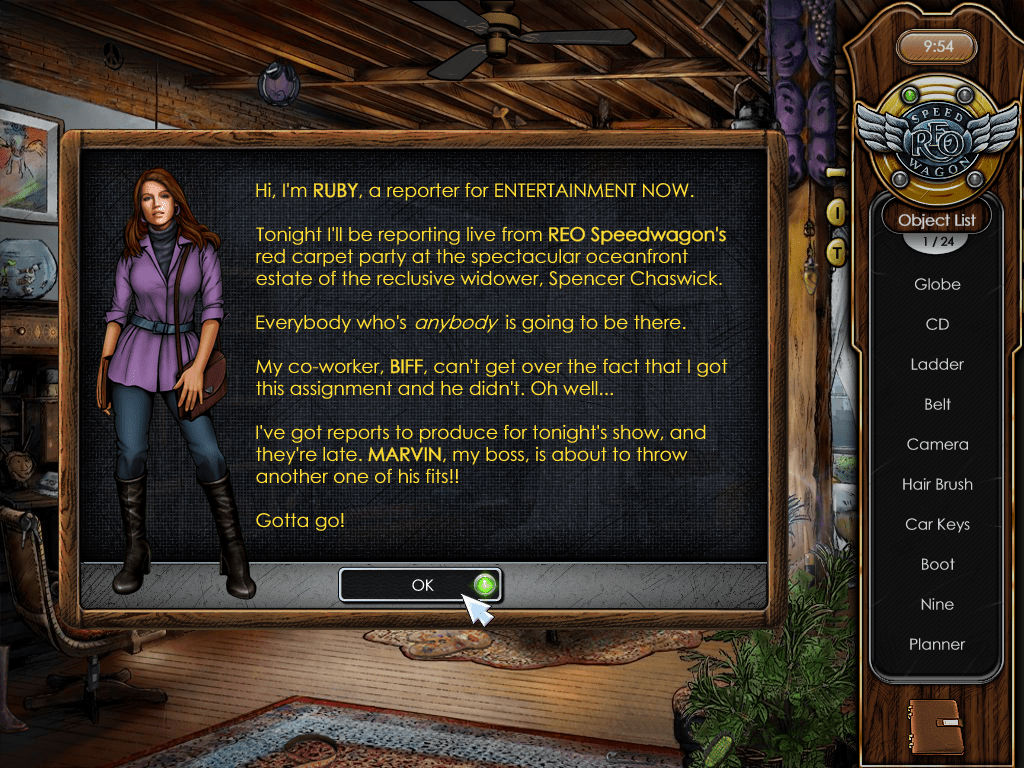This screenshot has height=768, width=1024.
Task: Open the brown journal book icon
Action: 935,725
